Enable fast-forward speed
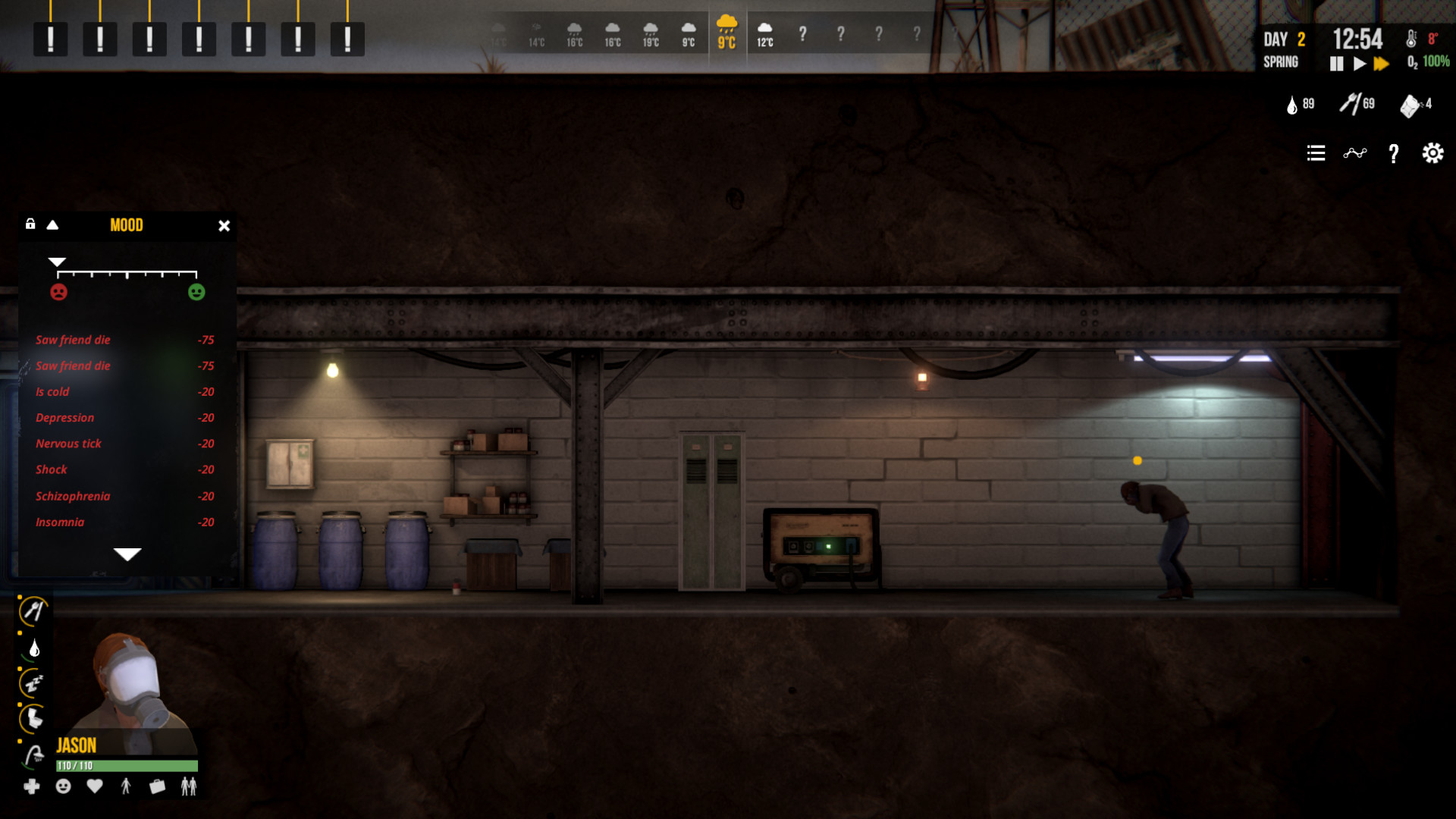This screenshot has width=1456, height=819. [x=1382, y=64]
